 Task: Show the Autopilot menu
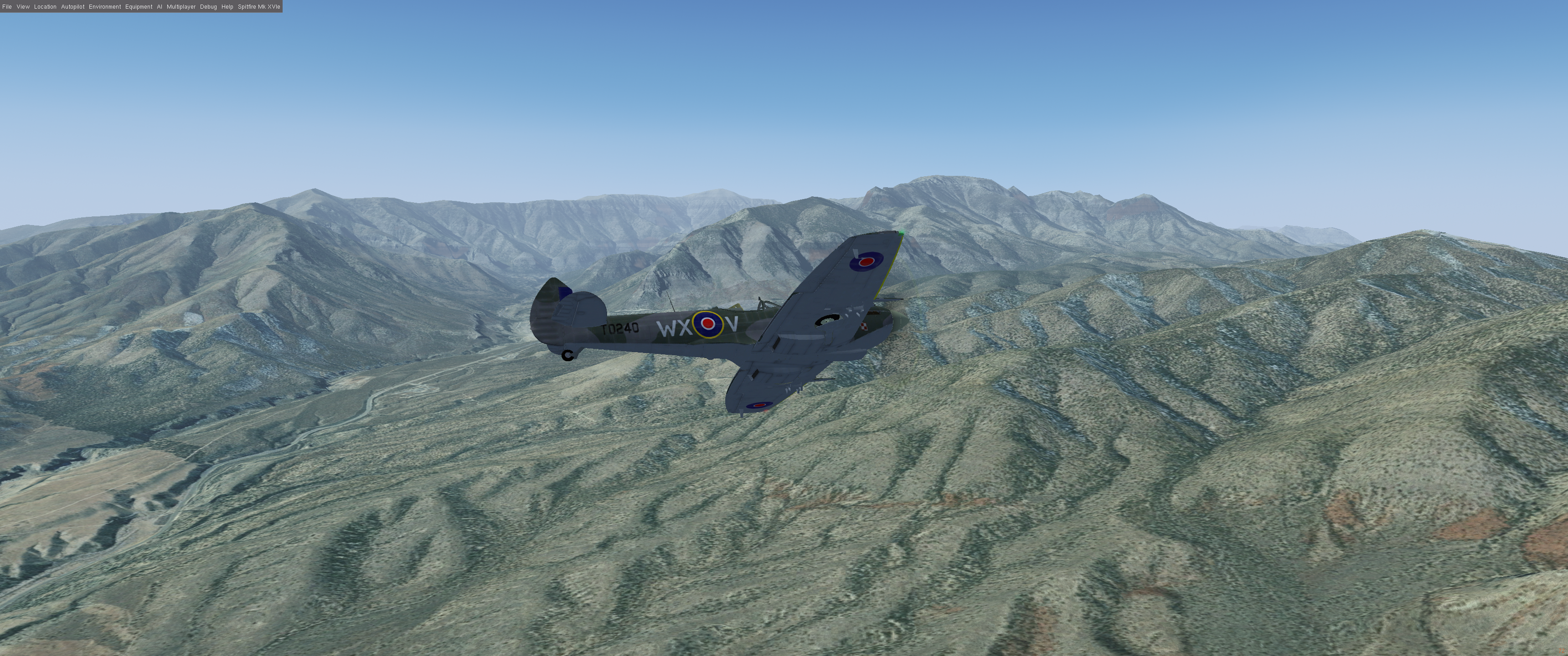[72, 7]
